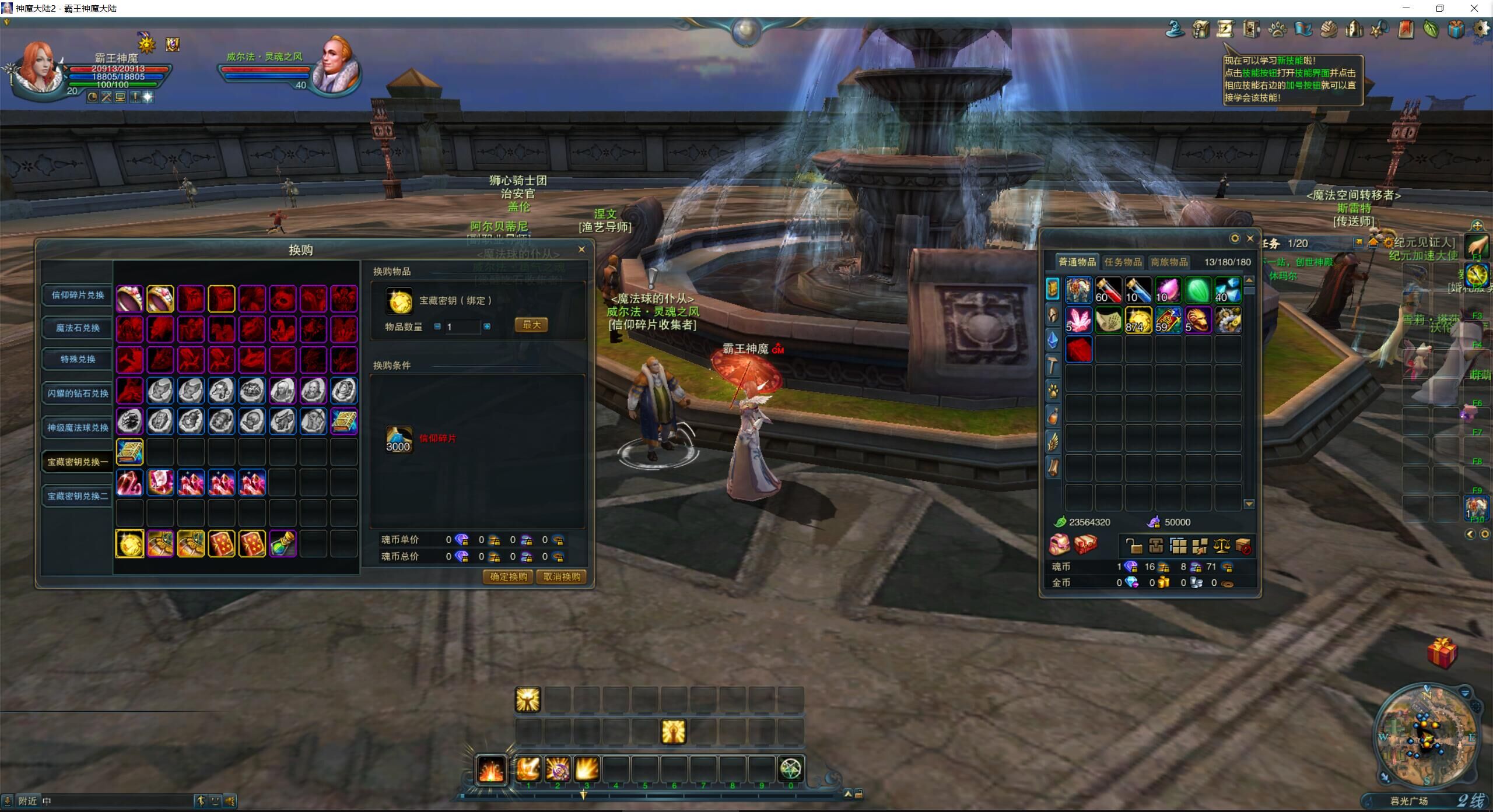Open the 任务物品 inventory tab
1493x812 pixels.
coord(1123,262)
